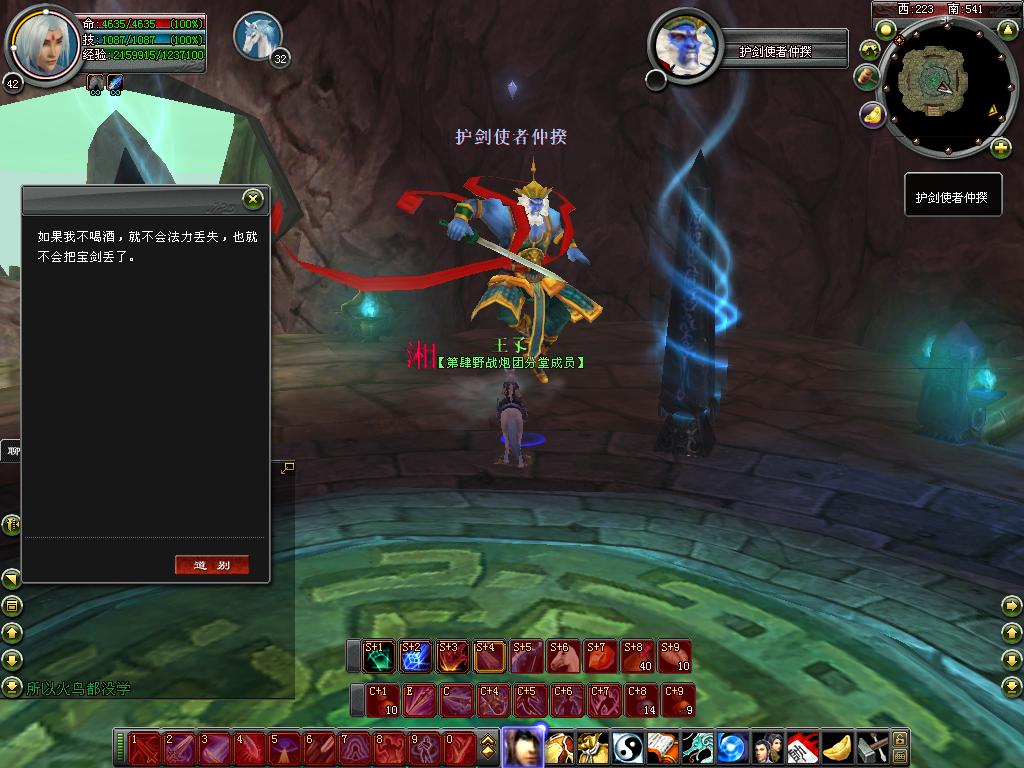The width and height of the screenshot is (1024, 768).
Task: Open the book icon in bottom bar
Action: 662,748
